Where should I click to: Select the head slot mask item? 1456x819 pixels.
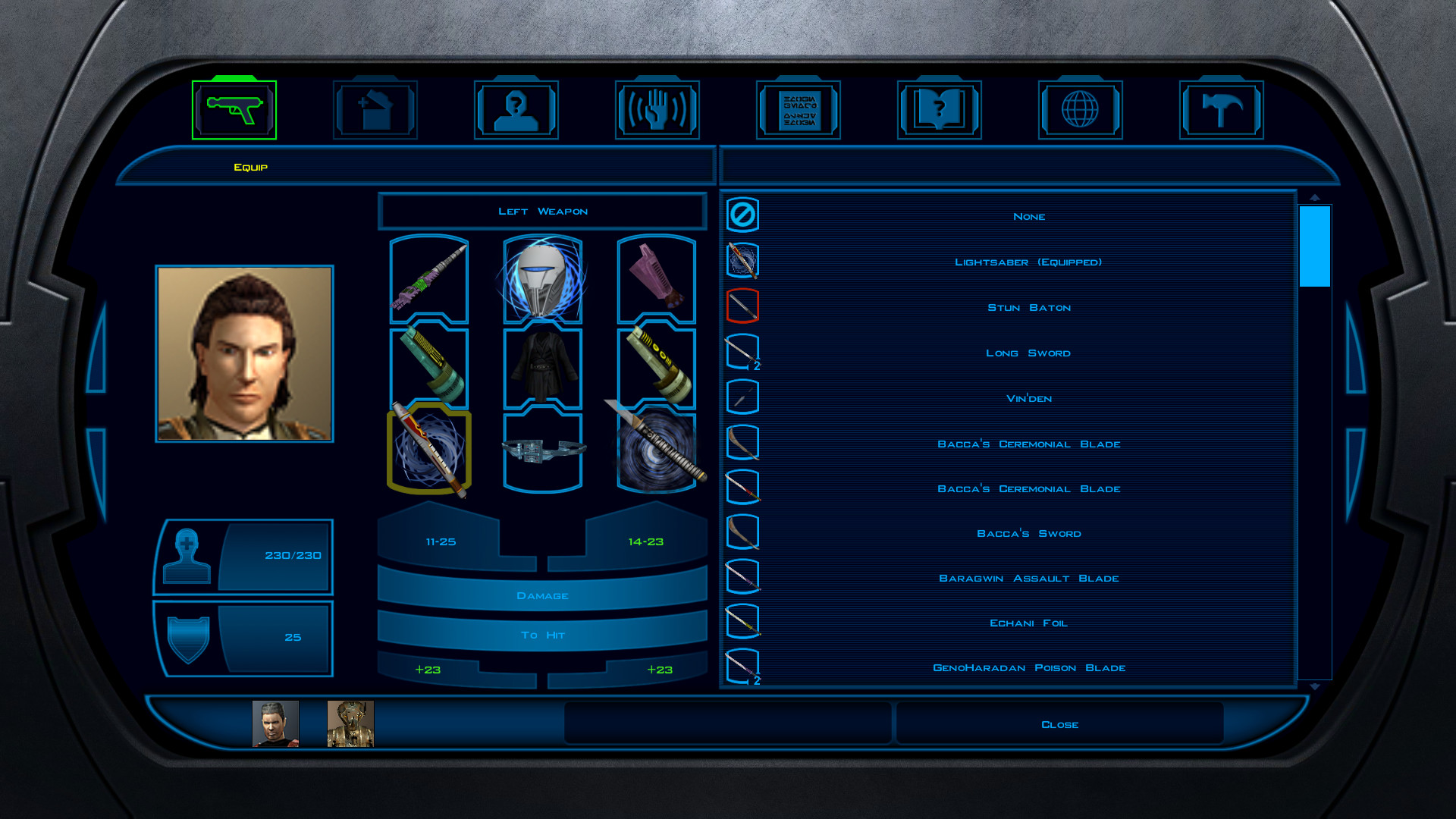[543, 279]
